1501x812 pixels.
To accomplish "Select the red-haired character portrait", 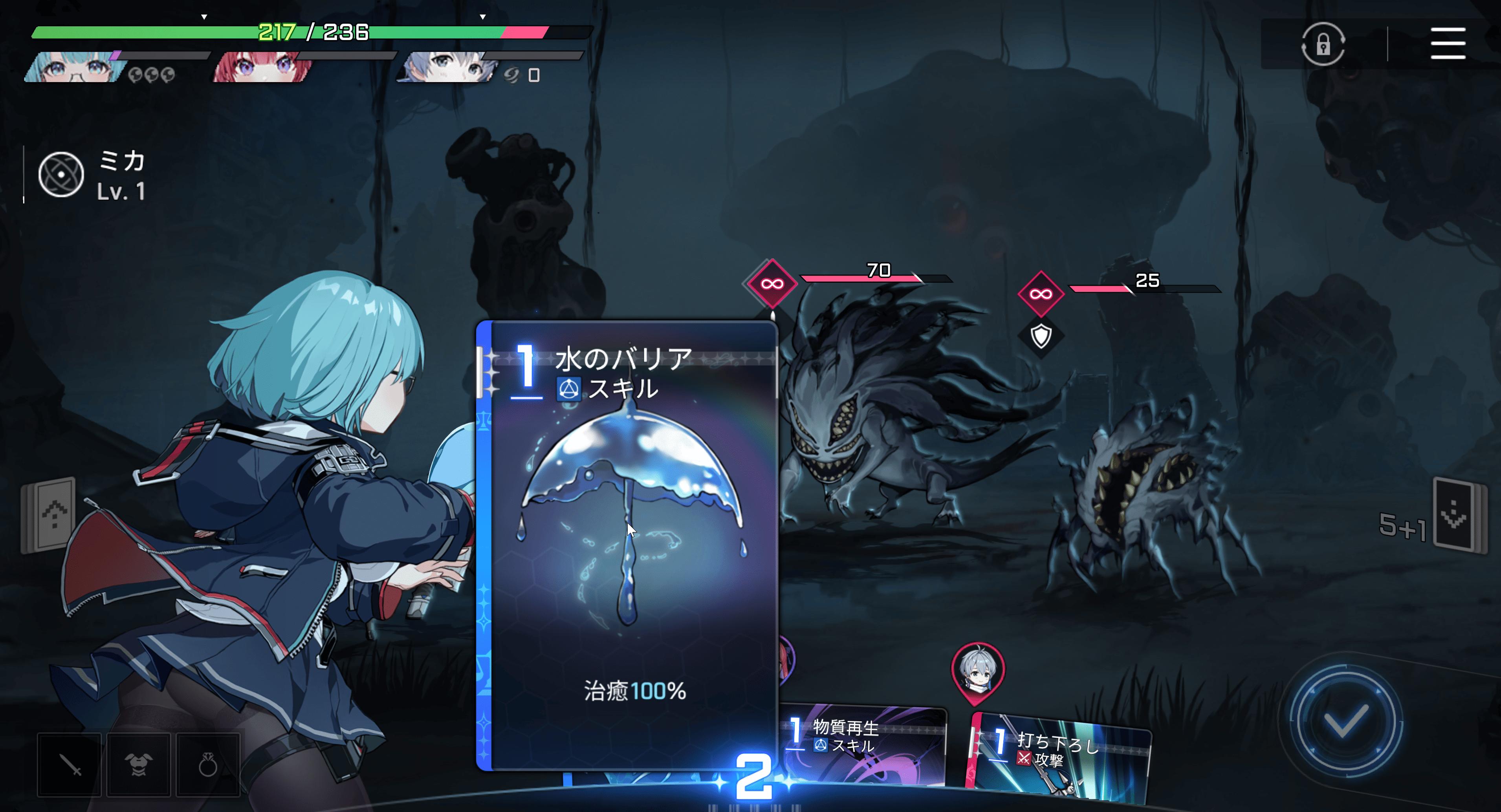I will 262,68.
